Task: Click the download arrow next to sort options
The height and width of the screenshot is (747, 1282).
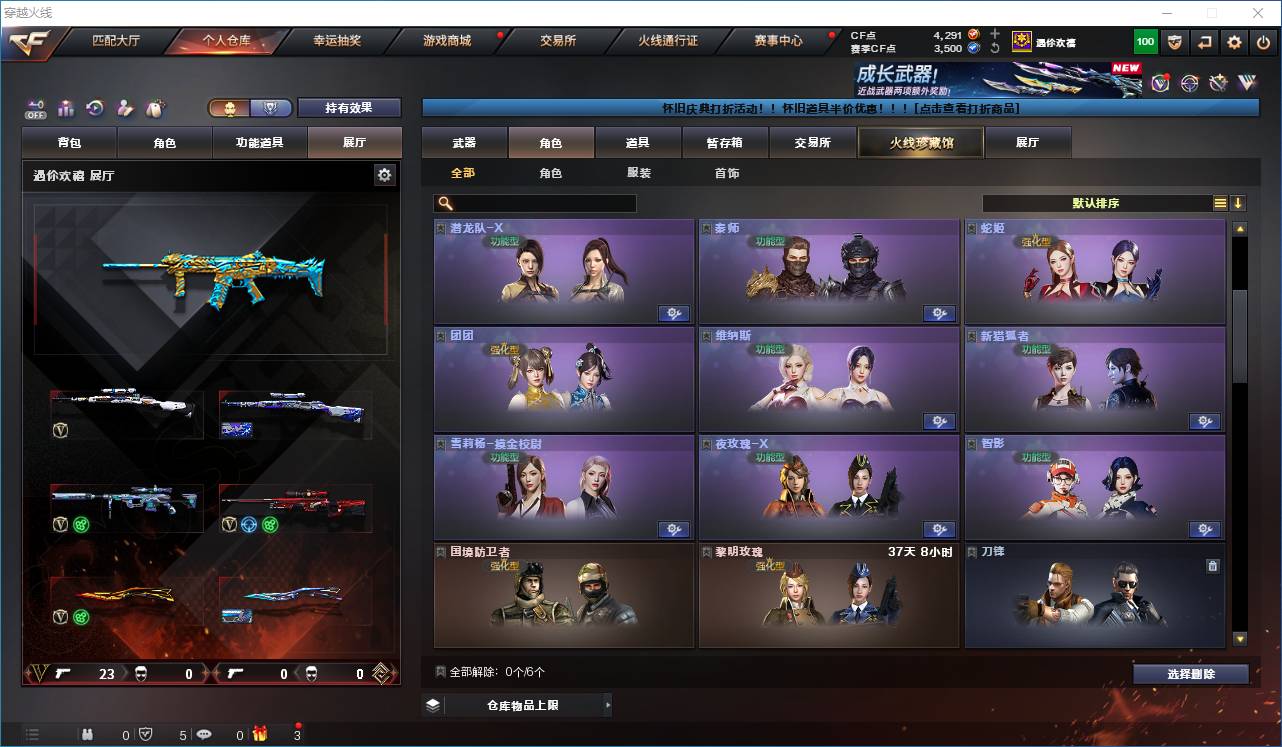Action: (1237, 203)
